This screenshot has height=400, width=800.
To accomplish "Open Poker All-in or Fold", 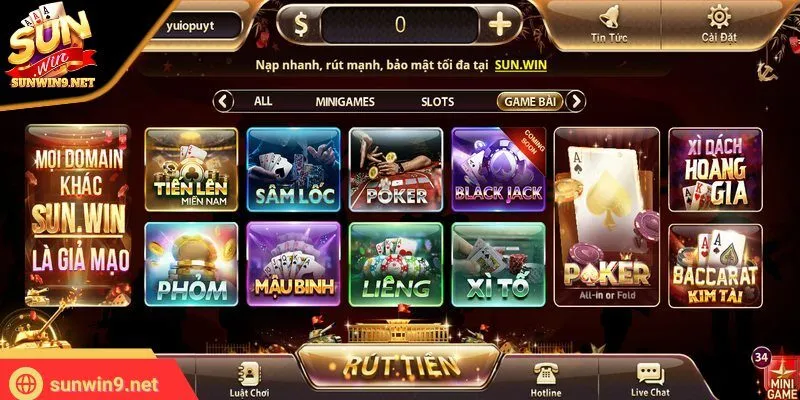I will (606, 216).
